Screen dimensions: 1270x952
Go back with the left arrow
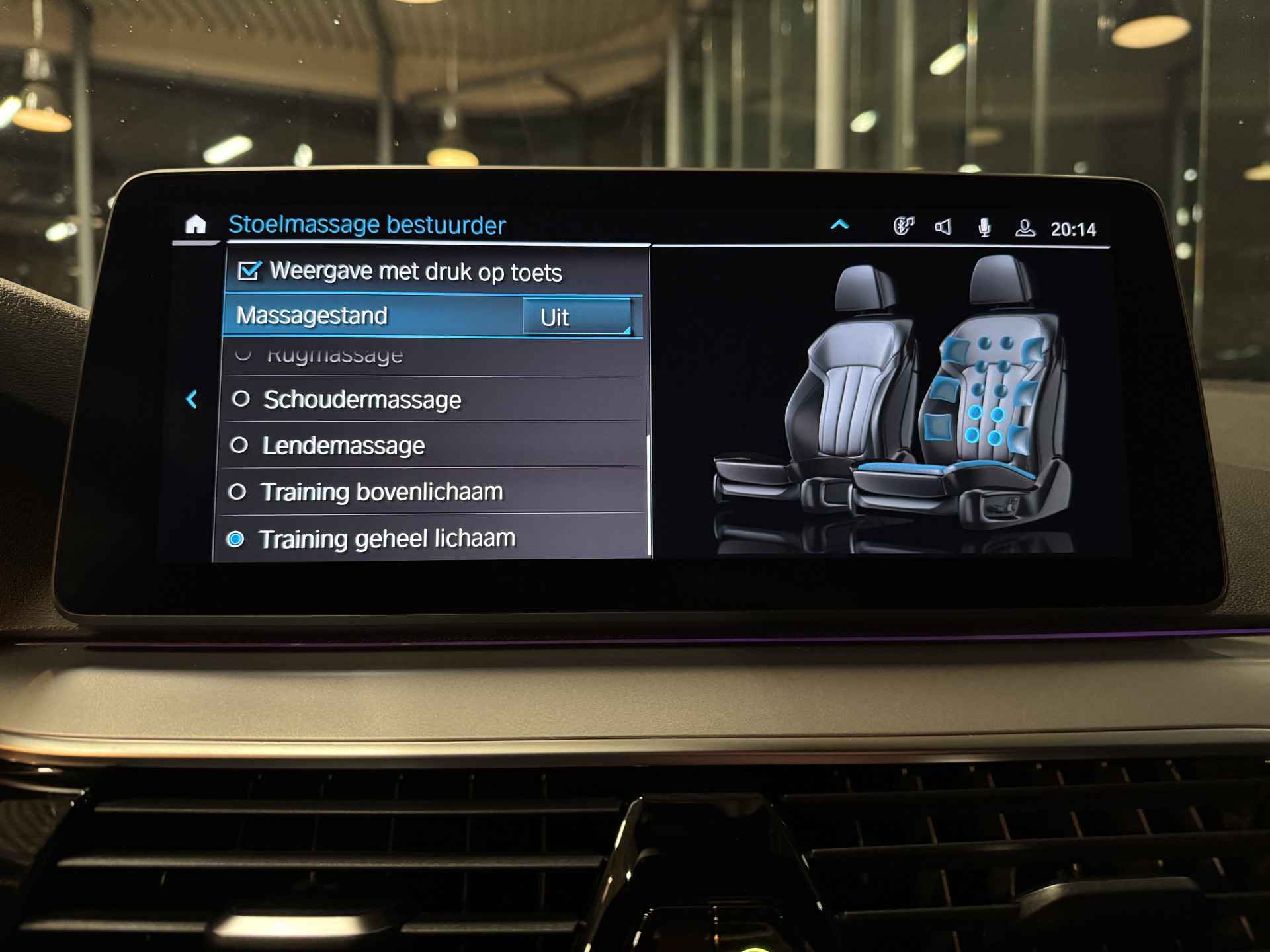click(192, 399)
